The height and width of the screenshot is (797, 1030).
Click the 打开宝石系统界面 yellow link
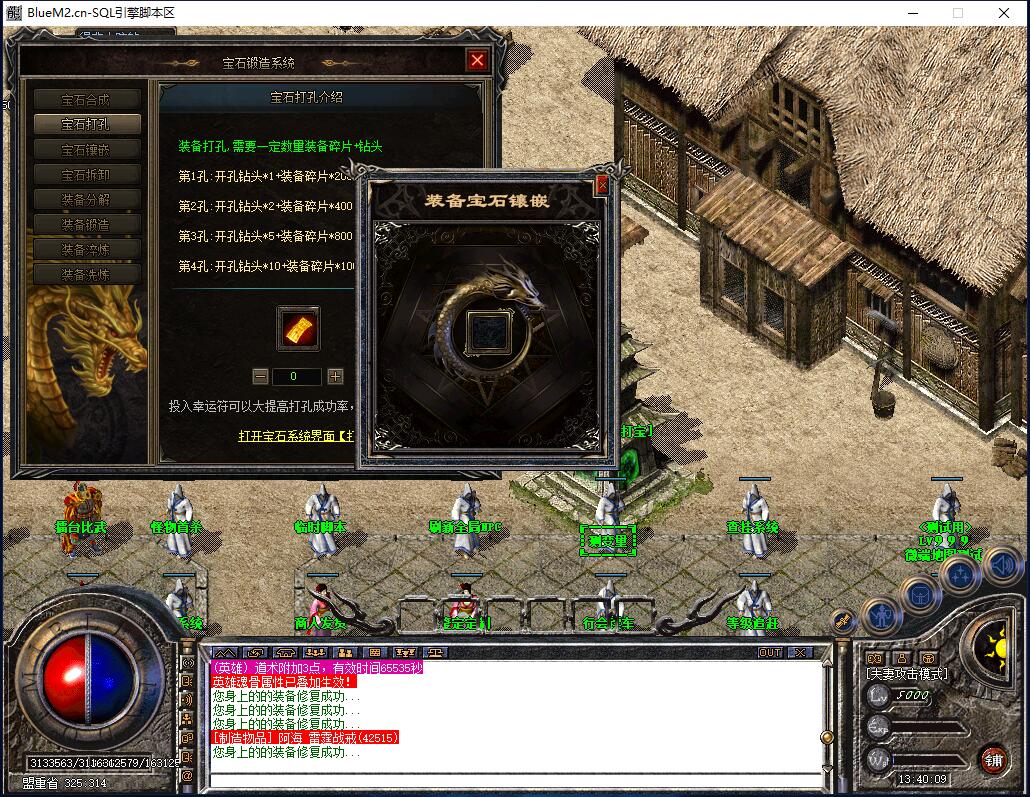pyautogui.click(x=296, y=436)
